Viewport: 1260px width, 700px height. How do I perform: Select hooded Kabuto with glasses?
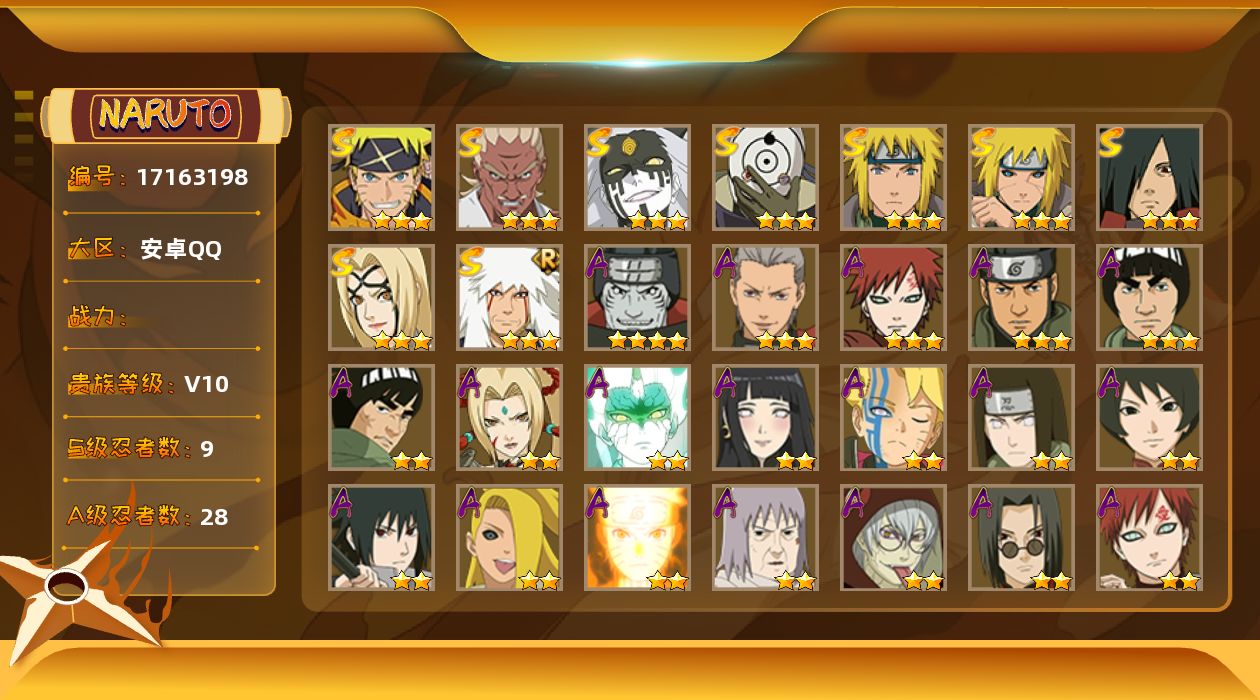[x=893, y=538]
